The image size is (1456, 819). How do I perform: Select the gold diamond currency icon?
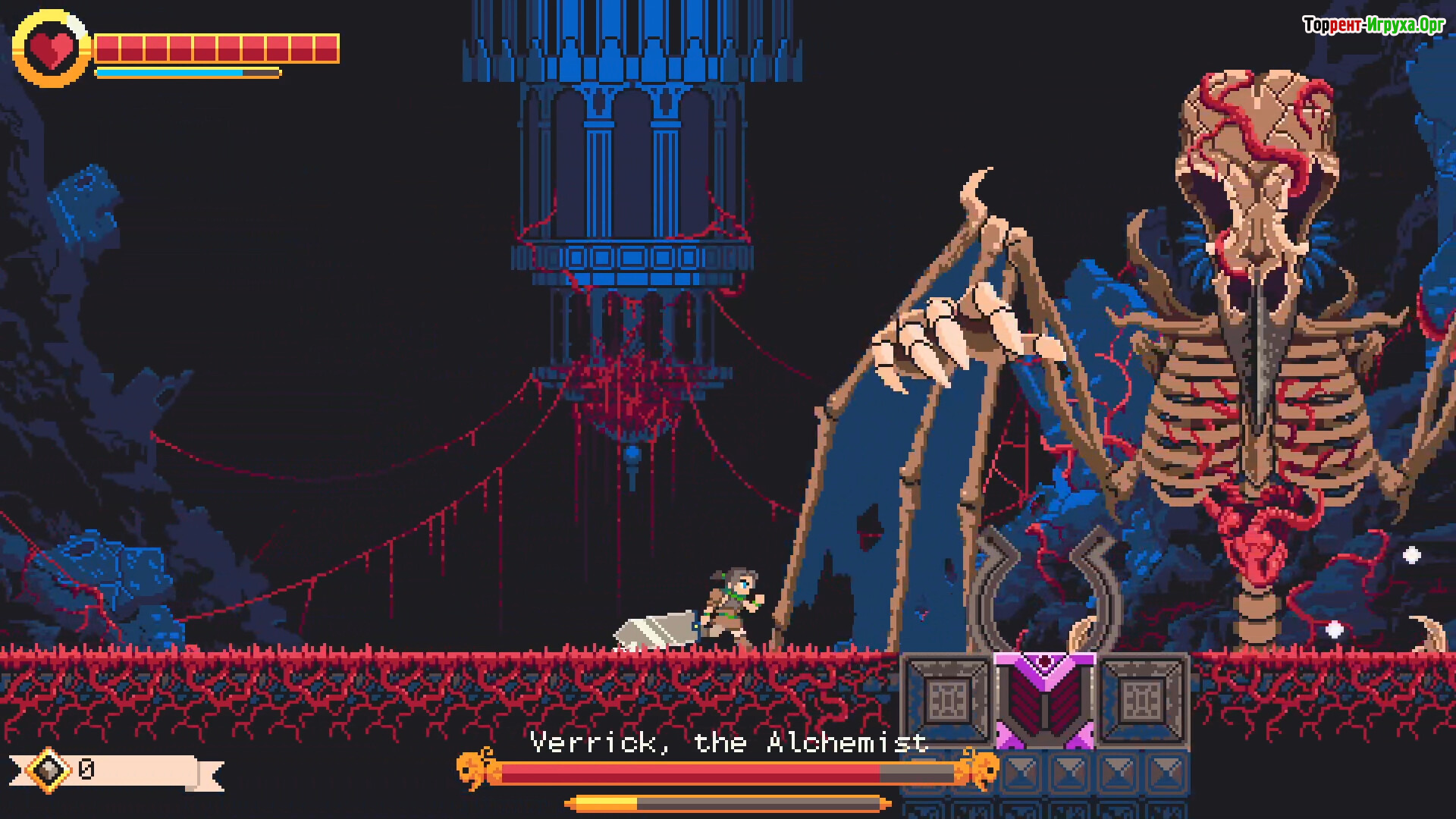coord(49,770)
